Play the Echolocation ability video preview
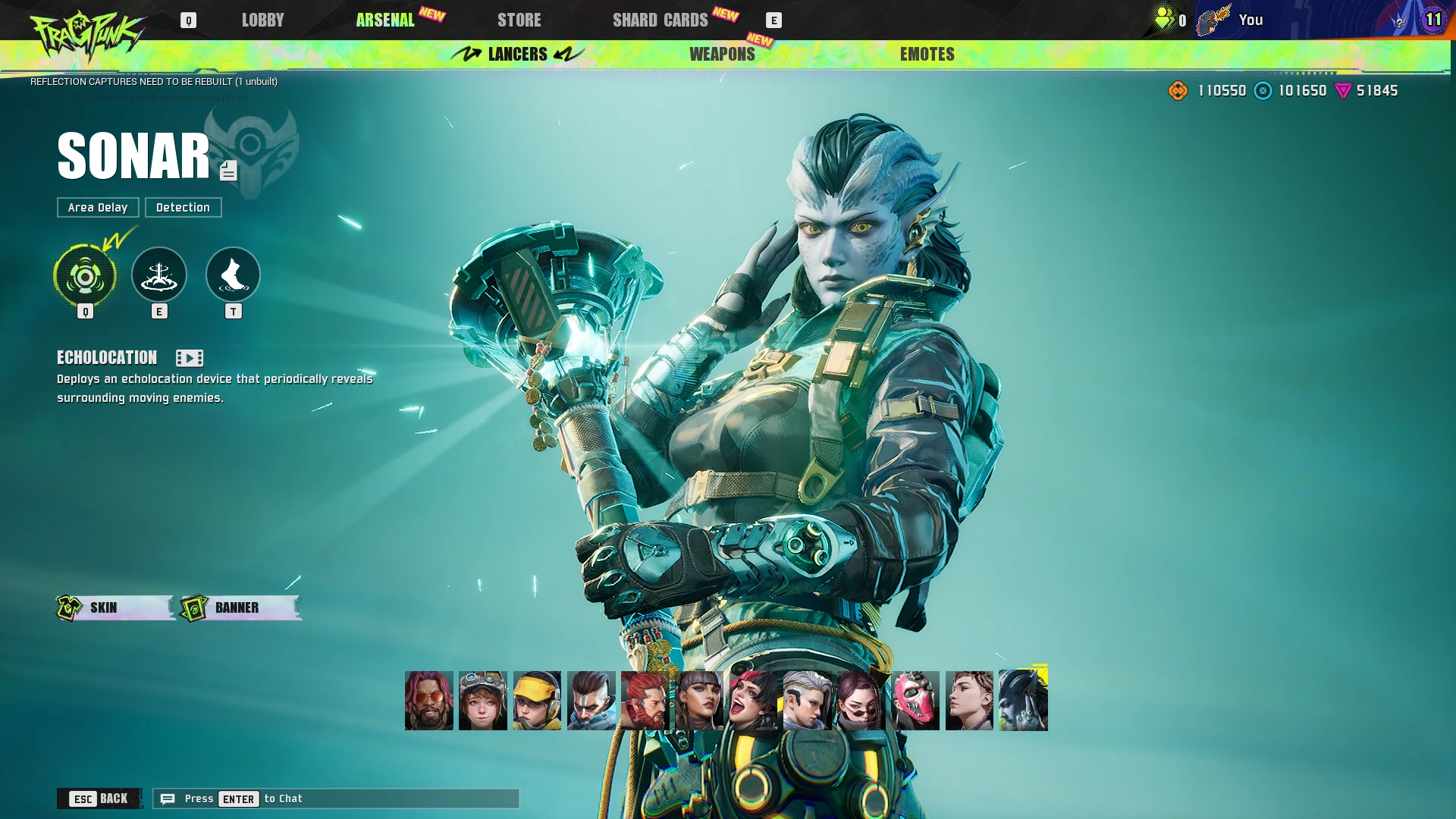 189,358
